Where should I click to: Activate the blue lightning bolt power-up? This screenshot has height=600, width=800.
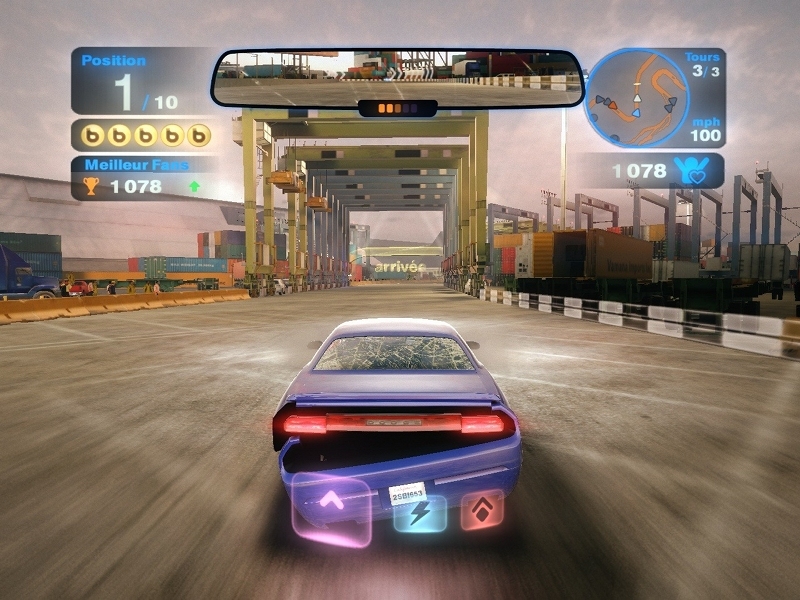(x=420, y=512)
